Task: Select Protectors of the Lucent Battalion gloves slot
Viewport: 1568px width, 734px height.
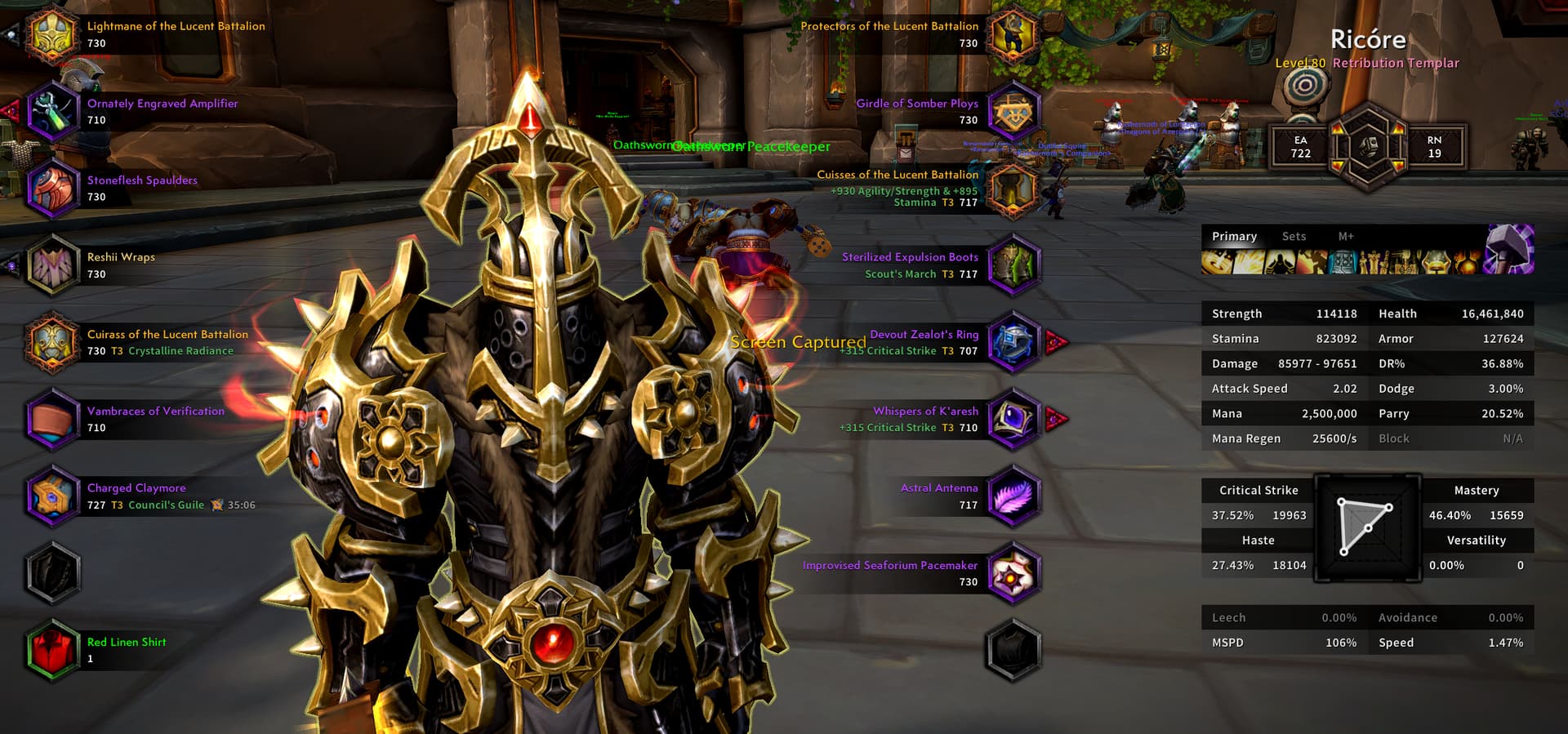Action: (1013, 35)
